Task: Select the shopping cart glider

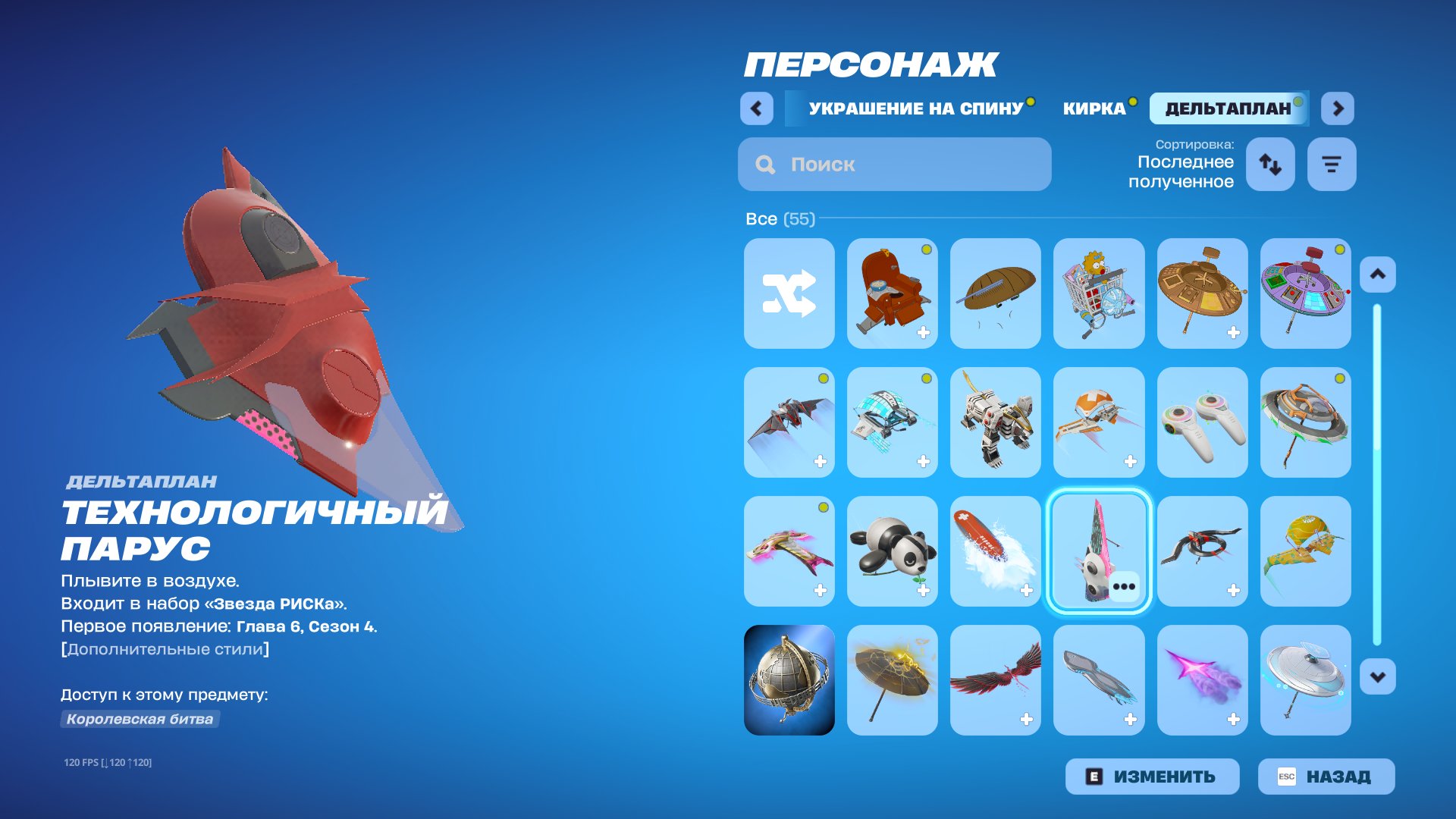Action: [1099, 293]
